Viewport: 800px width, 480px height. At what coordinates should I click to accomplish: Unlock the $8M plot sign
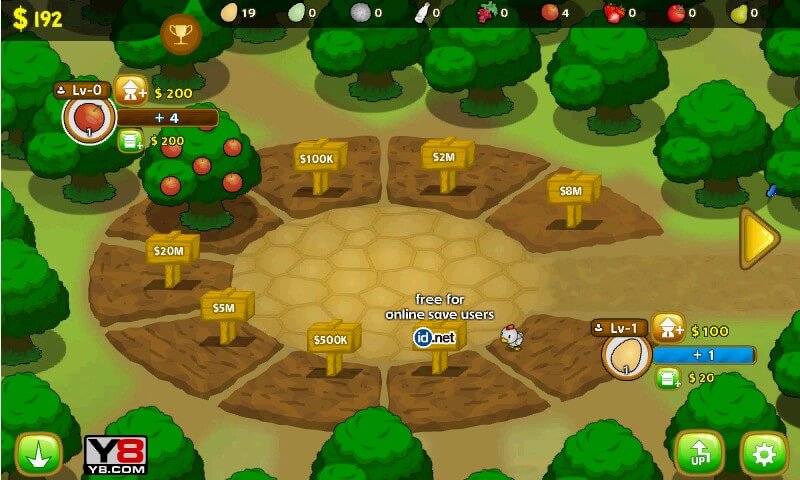pos(573,190)
